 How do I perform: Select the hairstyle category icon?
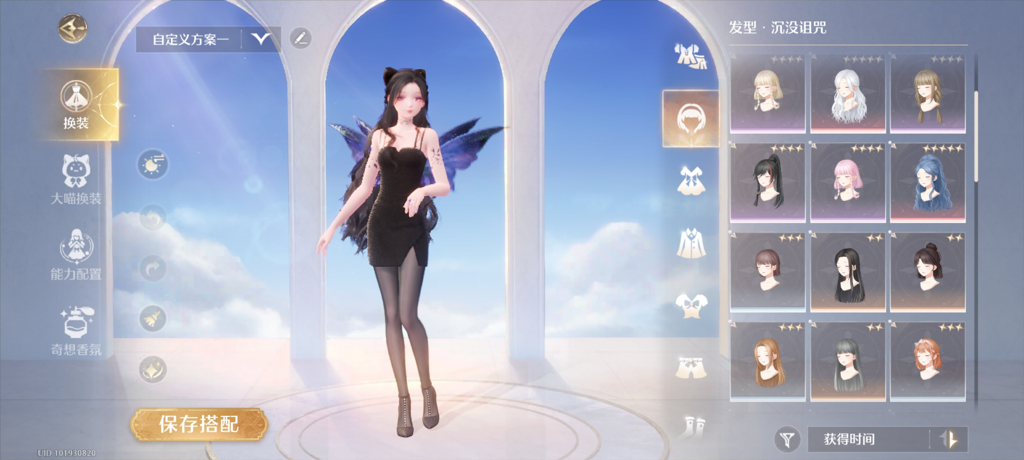(x=690, y=119)
